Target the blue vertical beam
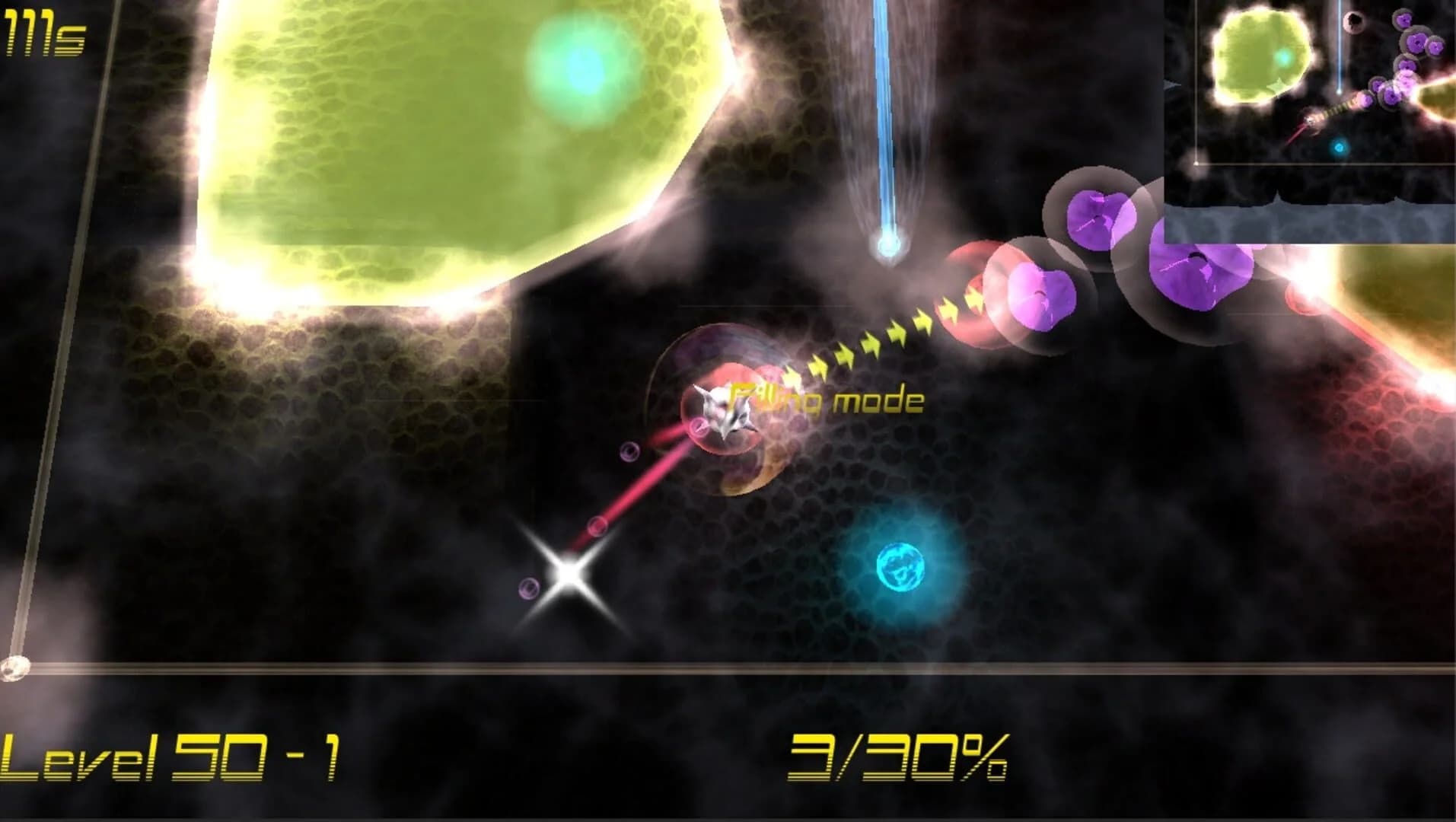The height and width of the screenshot is (822, 1456). (885, 114)
